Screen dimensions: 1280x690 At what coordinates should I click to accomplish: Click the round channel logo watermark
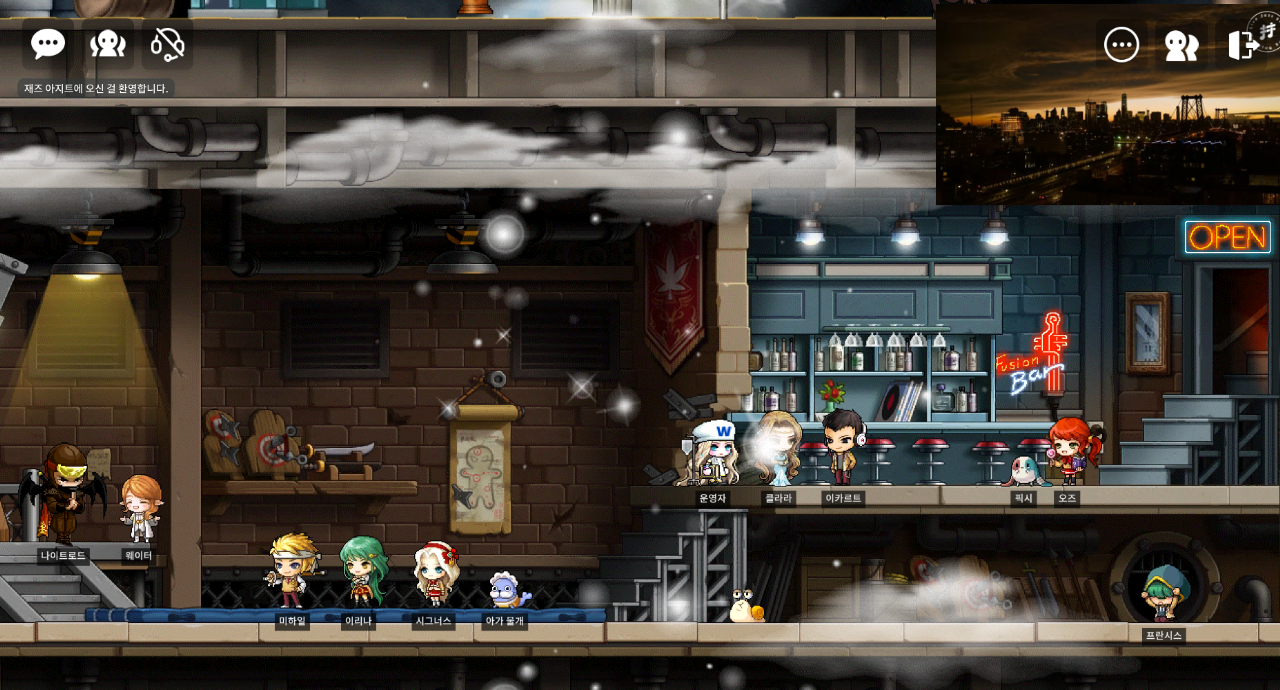[1265, 29]
